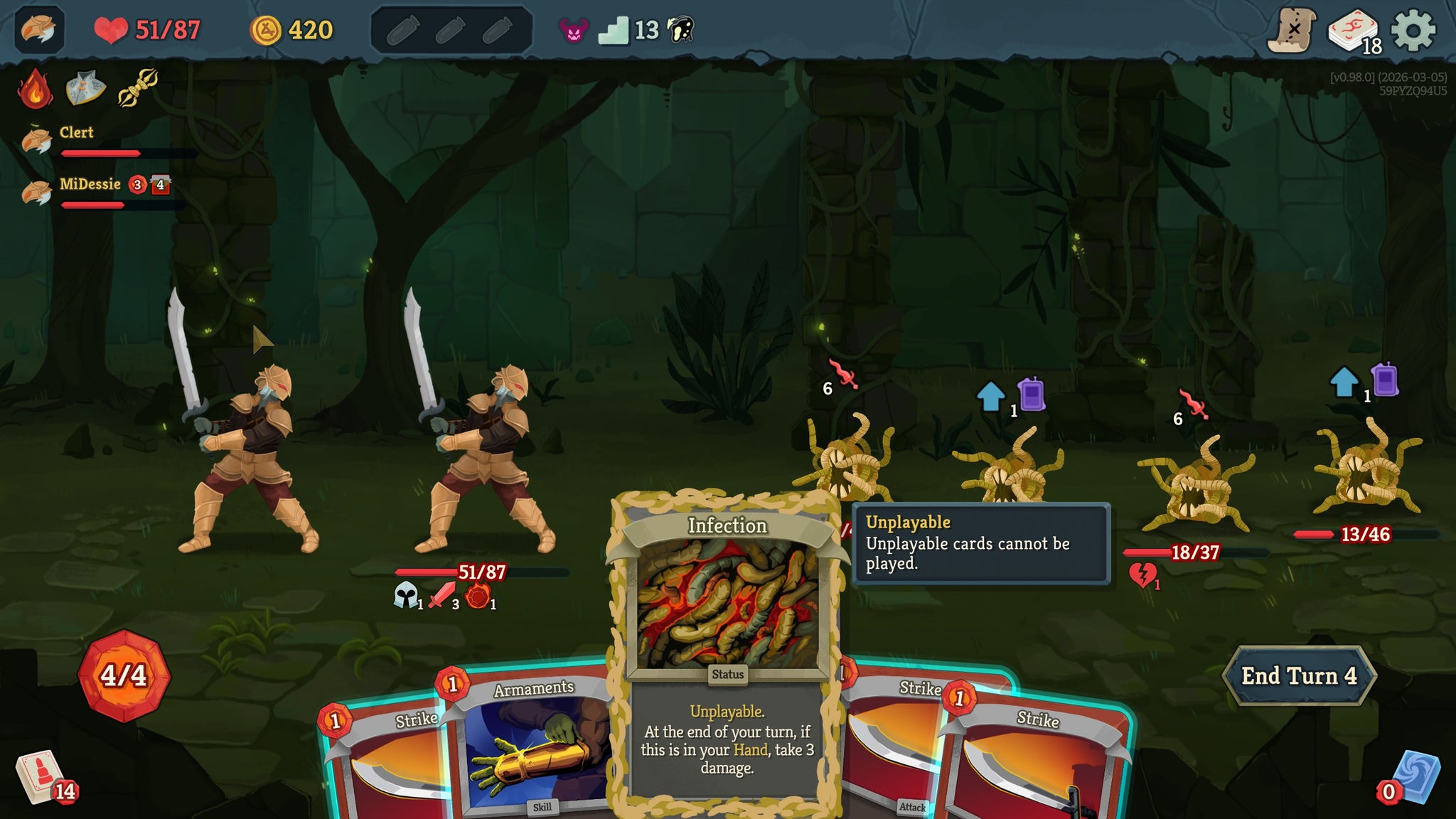This screenshot has height=819, width=1456.
Task: Check the purple demon ascension icon
Action: click(x=574, y=31)
